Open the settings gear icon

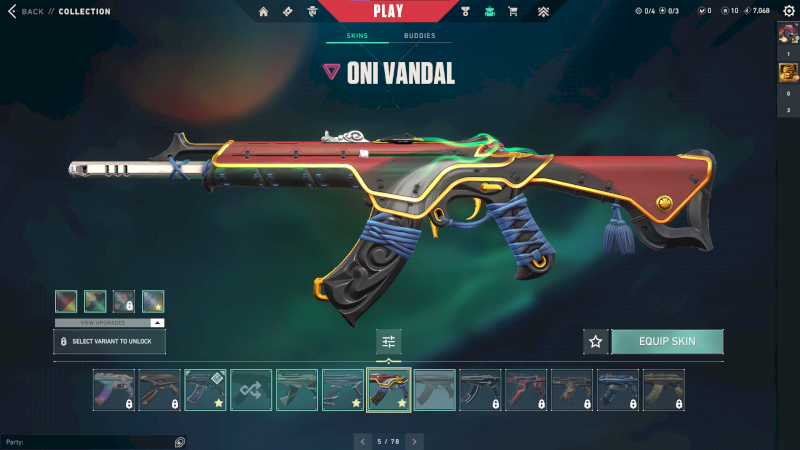click(789, 11)
